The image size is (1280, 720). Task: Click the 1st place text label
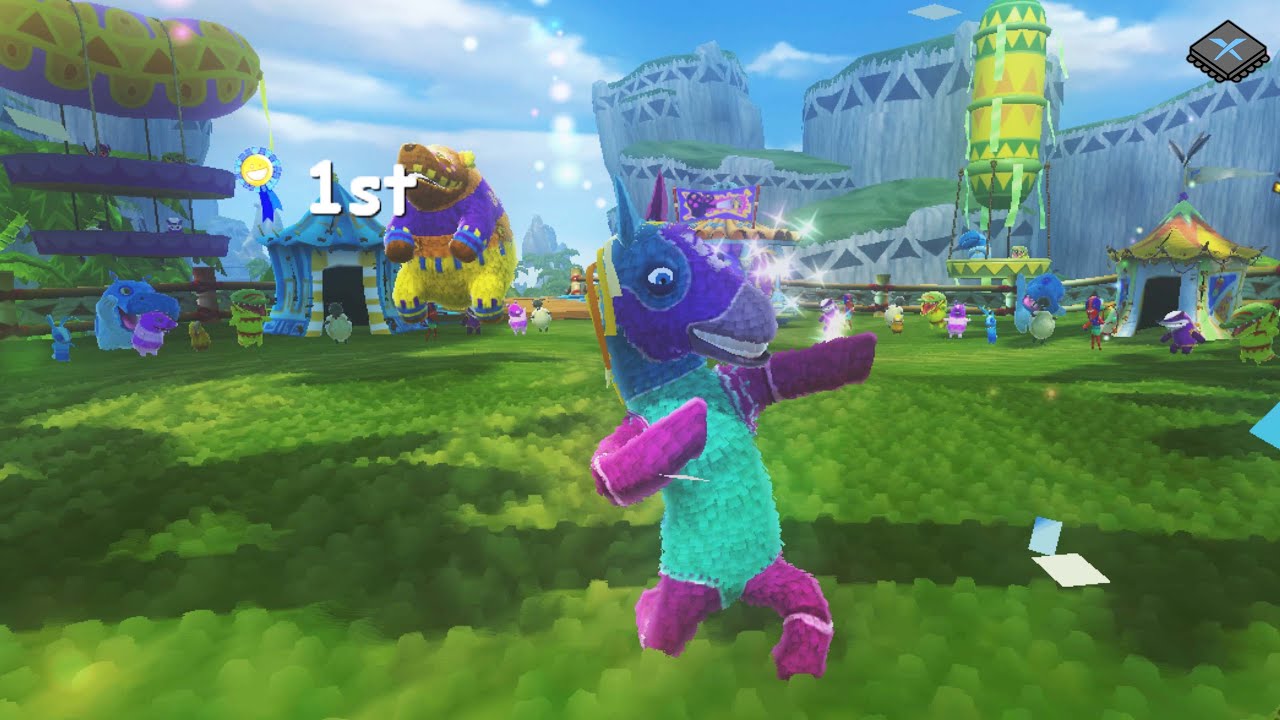[x=358, y=185]
